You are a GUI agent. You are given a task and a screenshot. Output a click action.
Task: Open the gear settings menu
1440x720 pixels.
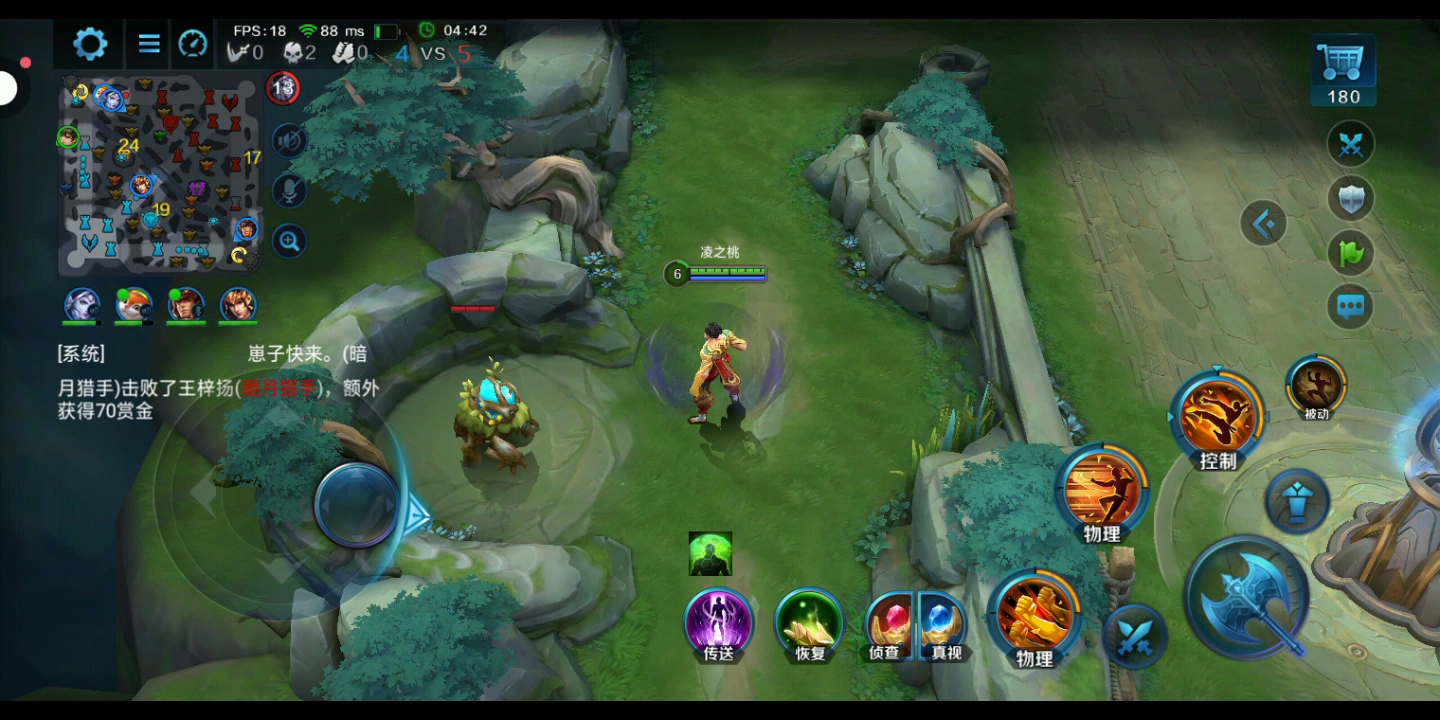90,43
